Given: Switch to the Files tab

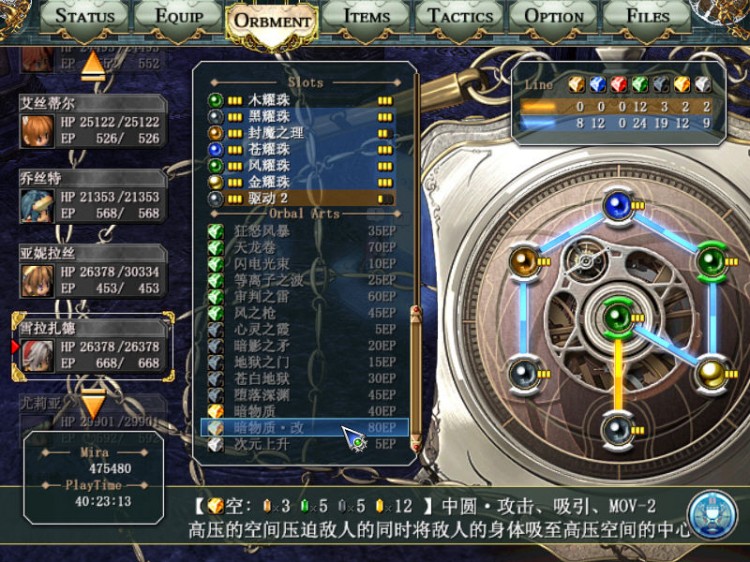Looking at the screenshot, I should tap(647, 16).
